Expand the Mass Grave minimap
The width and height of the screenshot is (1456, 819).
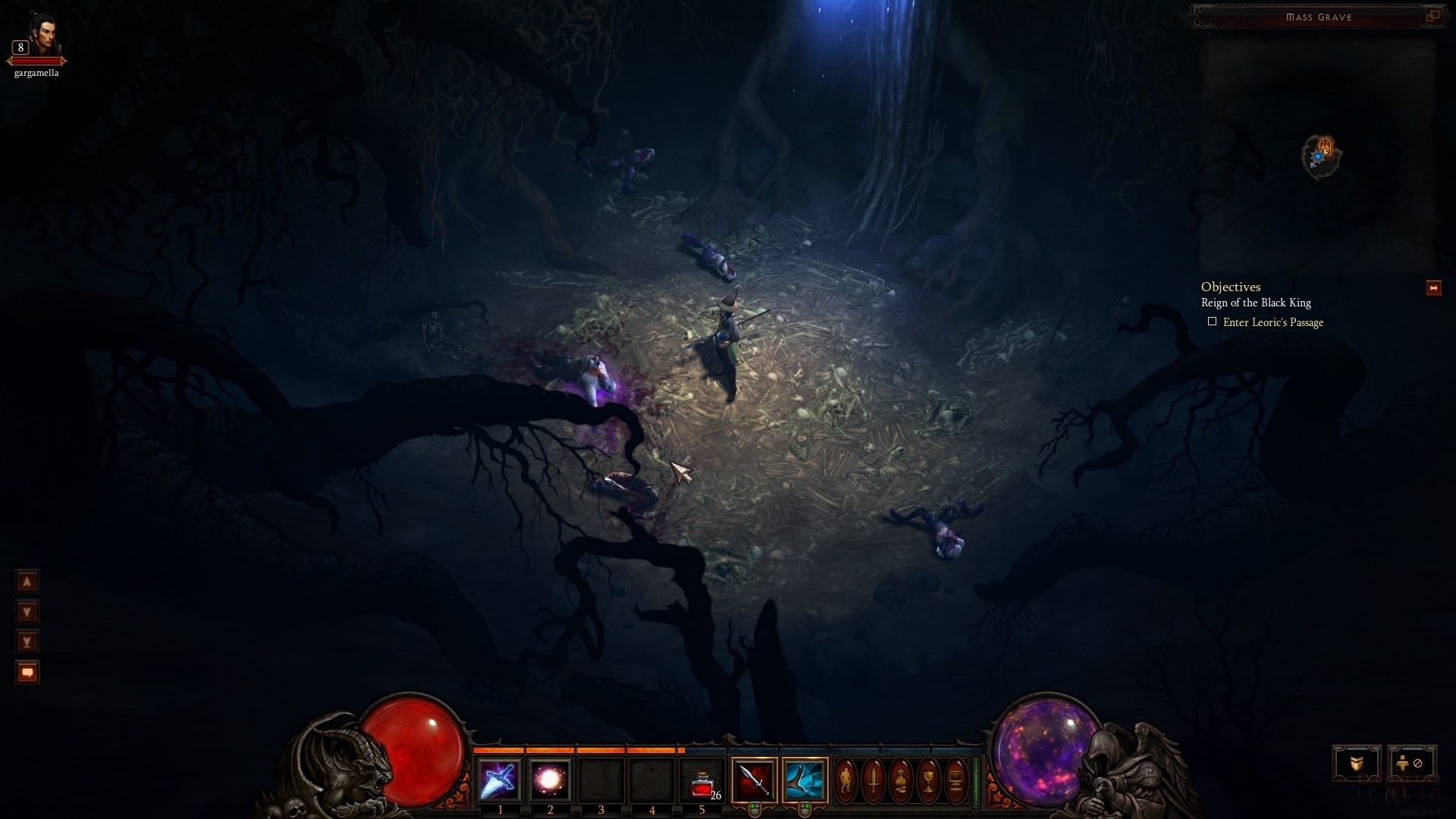coord(1432,16)
